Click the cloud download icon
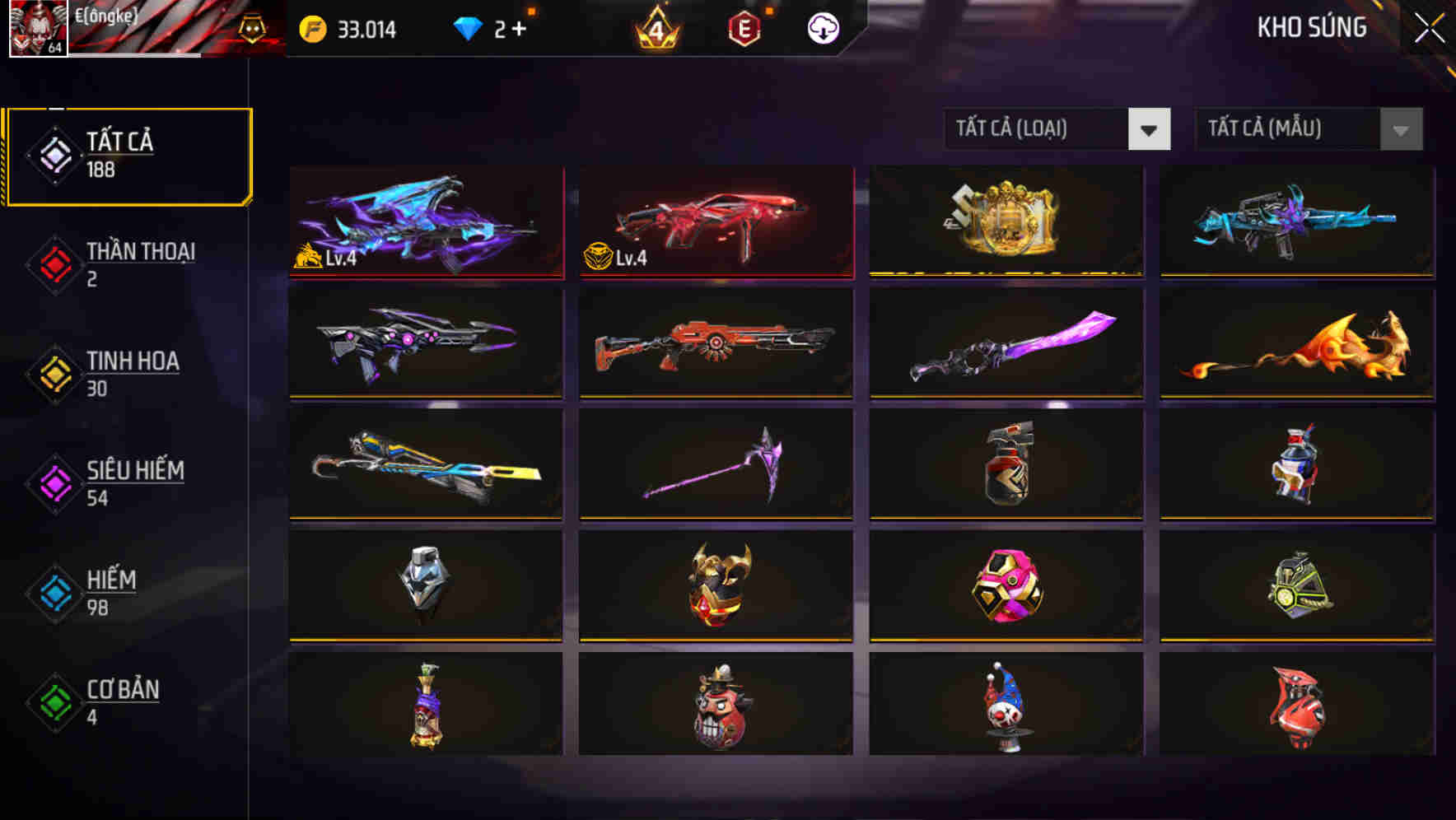This screenshot has height=820, width=1456. (x=823, y=29)
